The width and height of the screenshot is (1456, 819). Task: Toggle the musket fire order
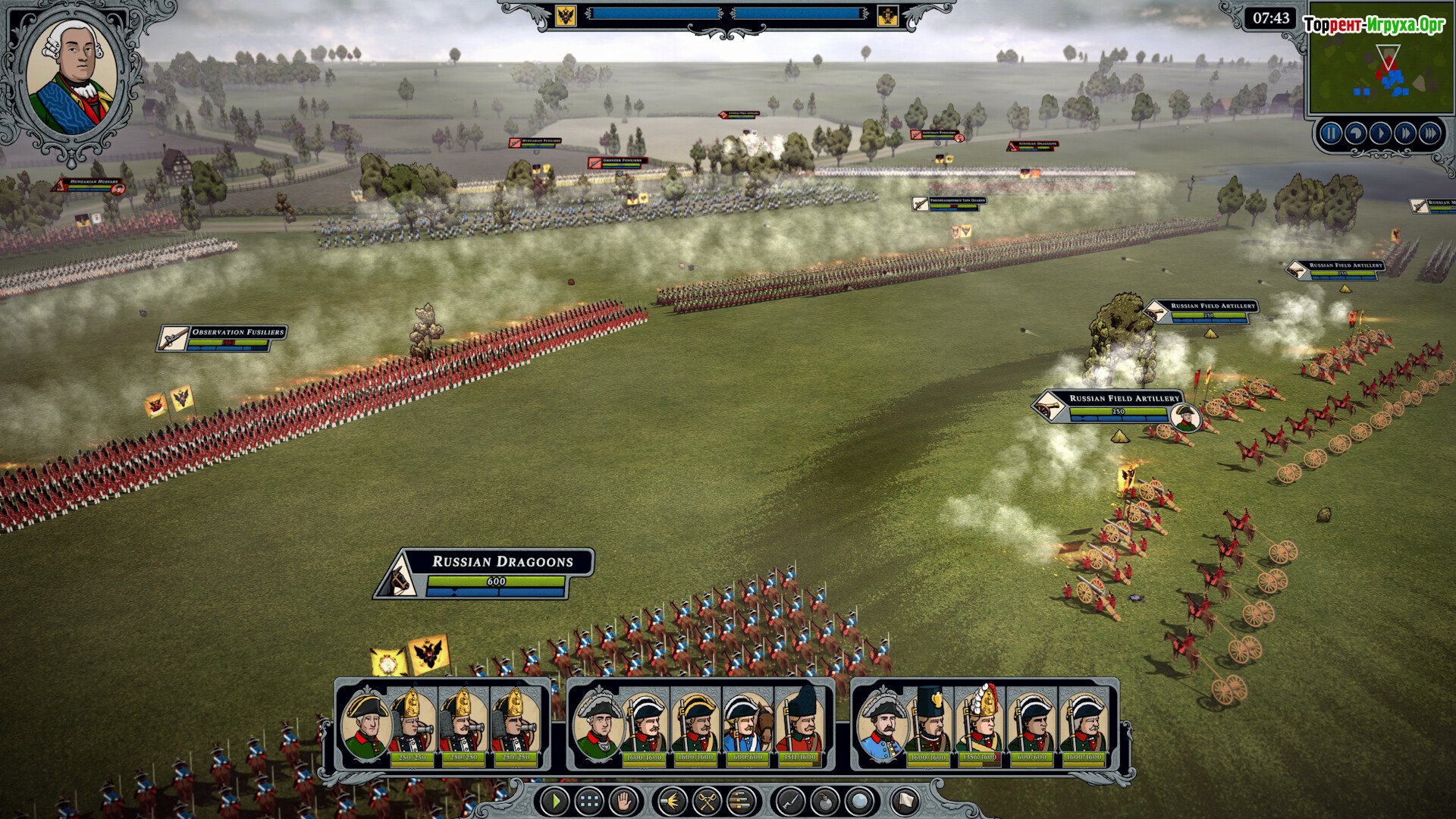point(672,801)
